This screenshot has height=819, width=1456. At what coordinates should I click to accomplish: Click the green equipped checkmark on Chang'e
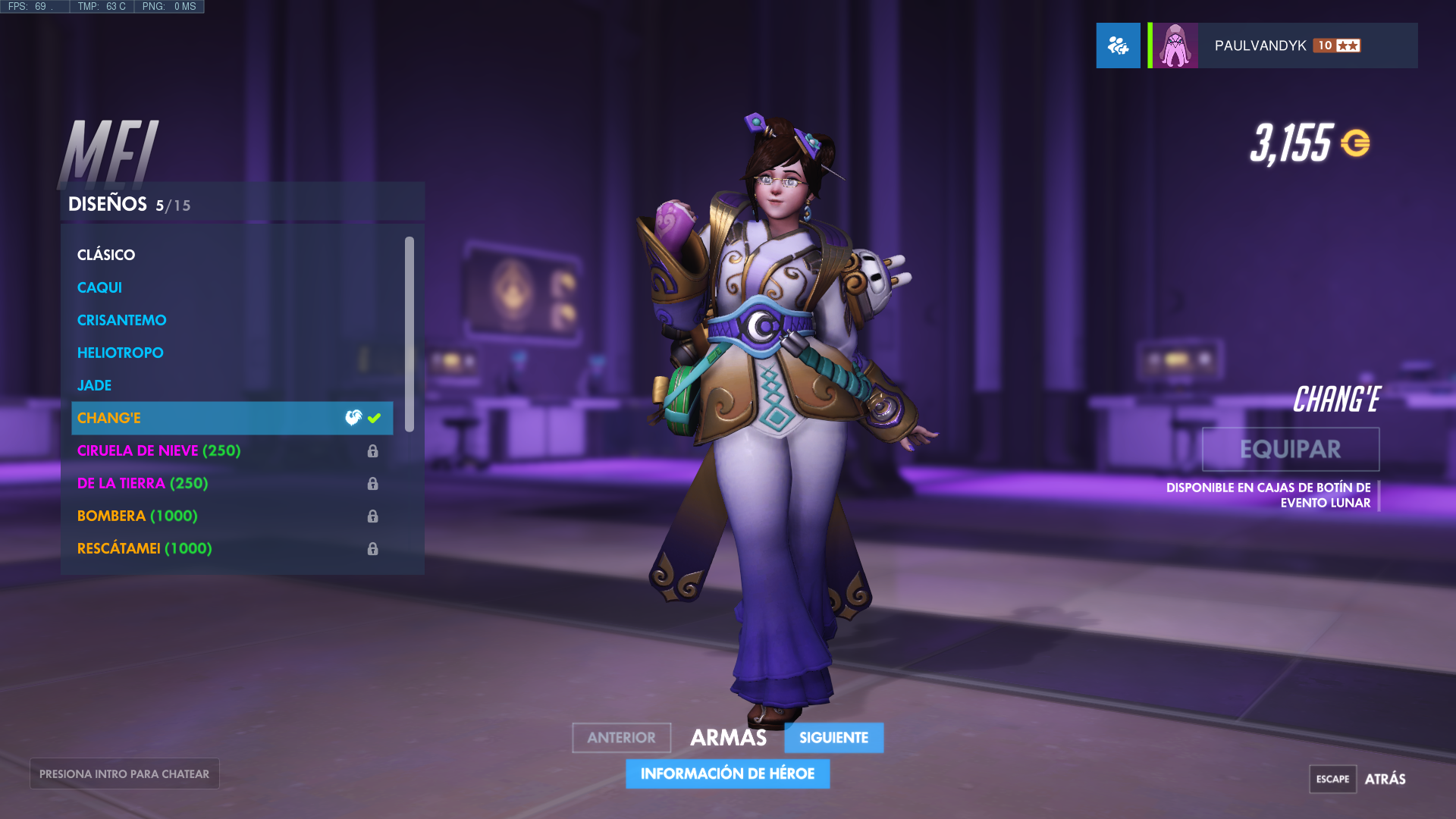(374, 416)
